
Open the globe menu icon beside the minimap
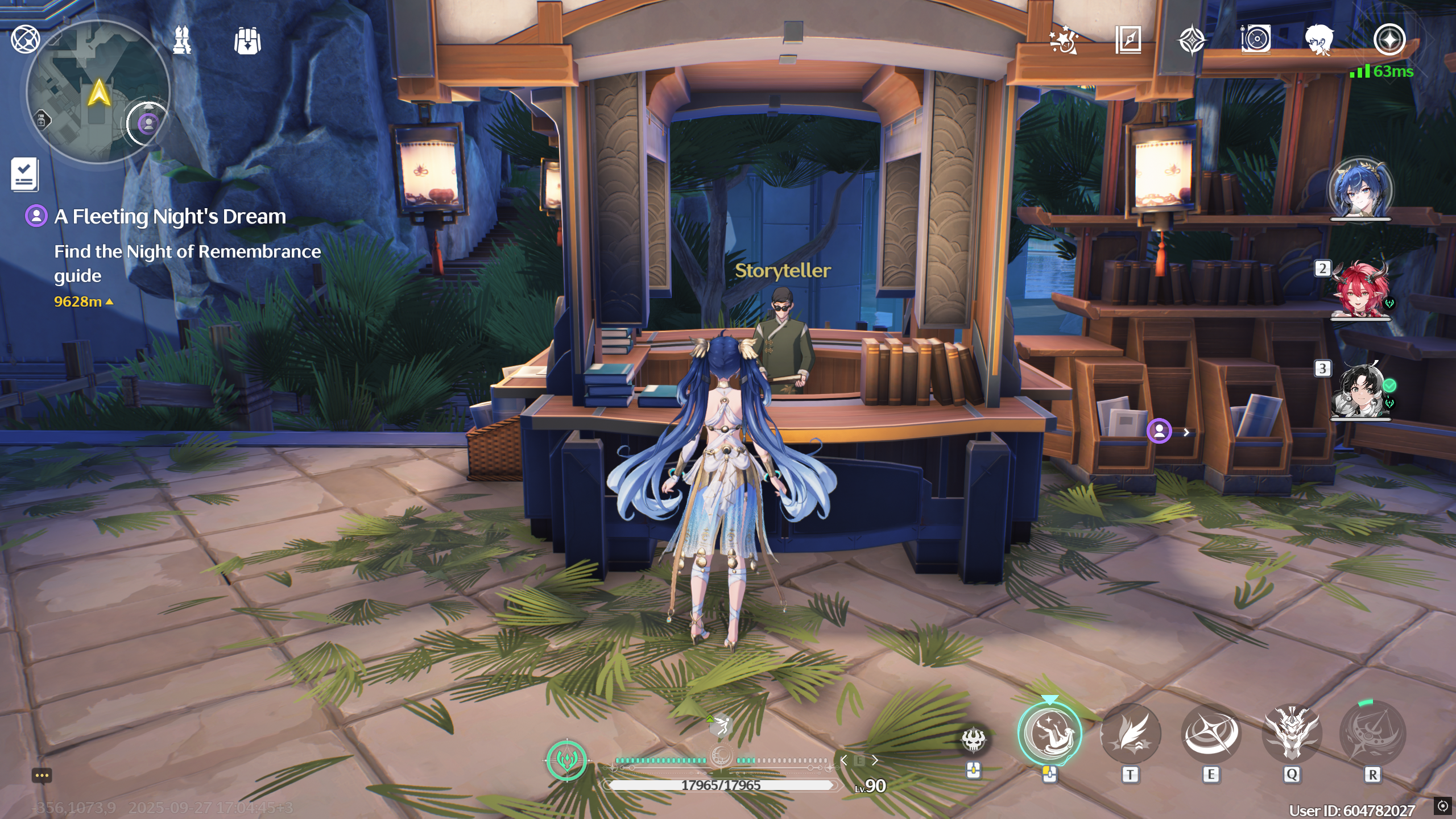26,40
